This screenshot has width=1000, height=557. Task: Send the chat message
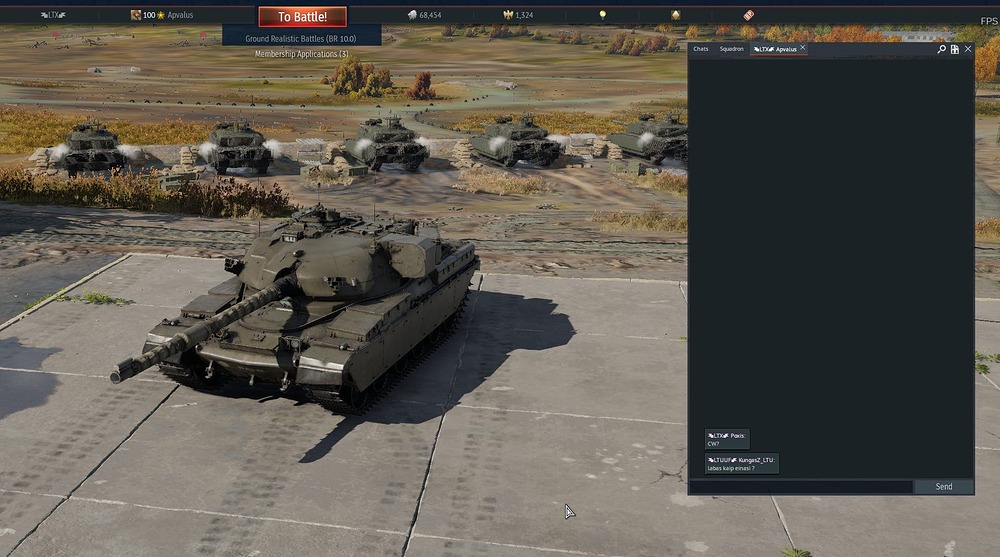[943, 487]
